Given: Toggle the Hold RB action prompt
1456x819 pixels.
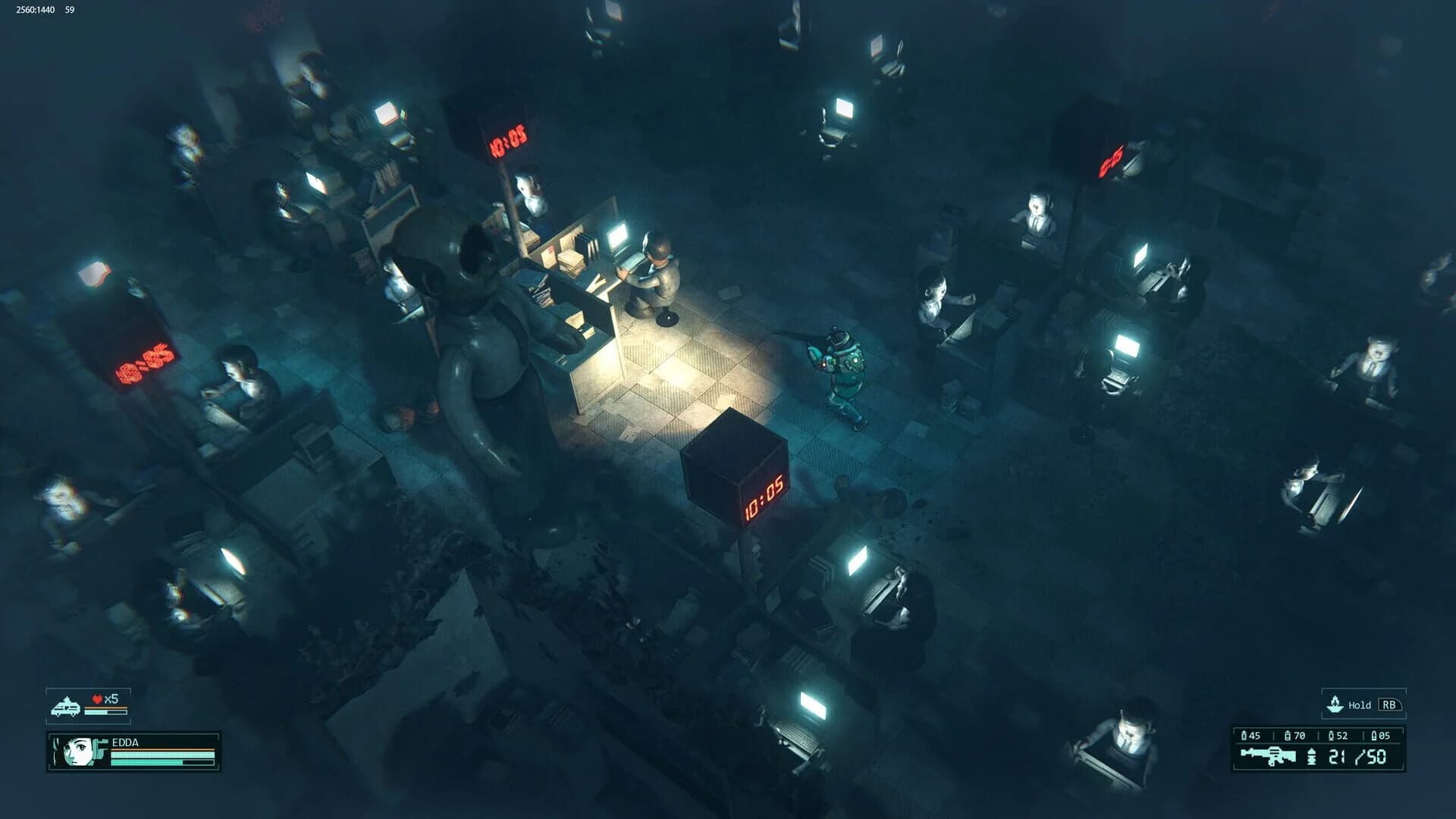Looking at the screenshot, I should click(1361, 704).
